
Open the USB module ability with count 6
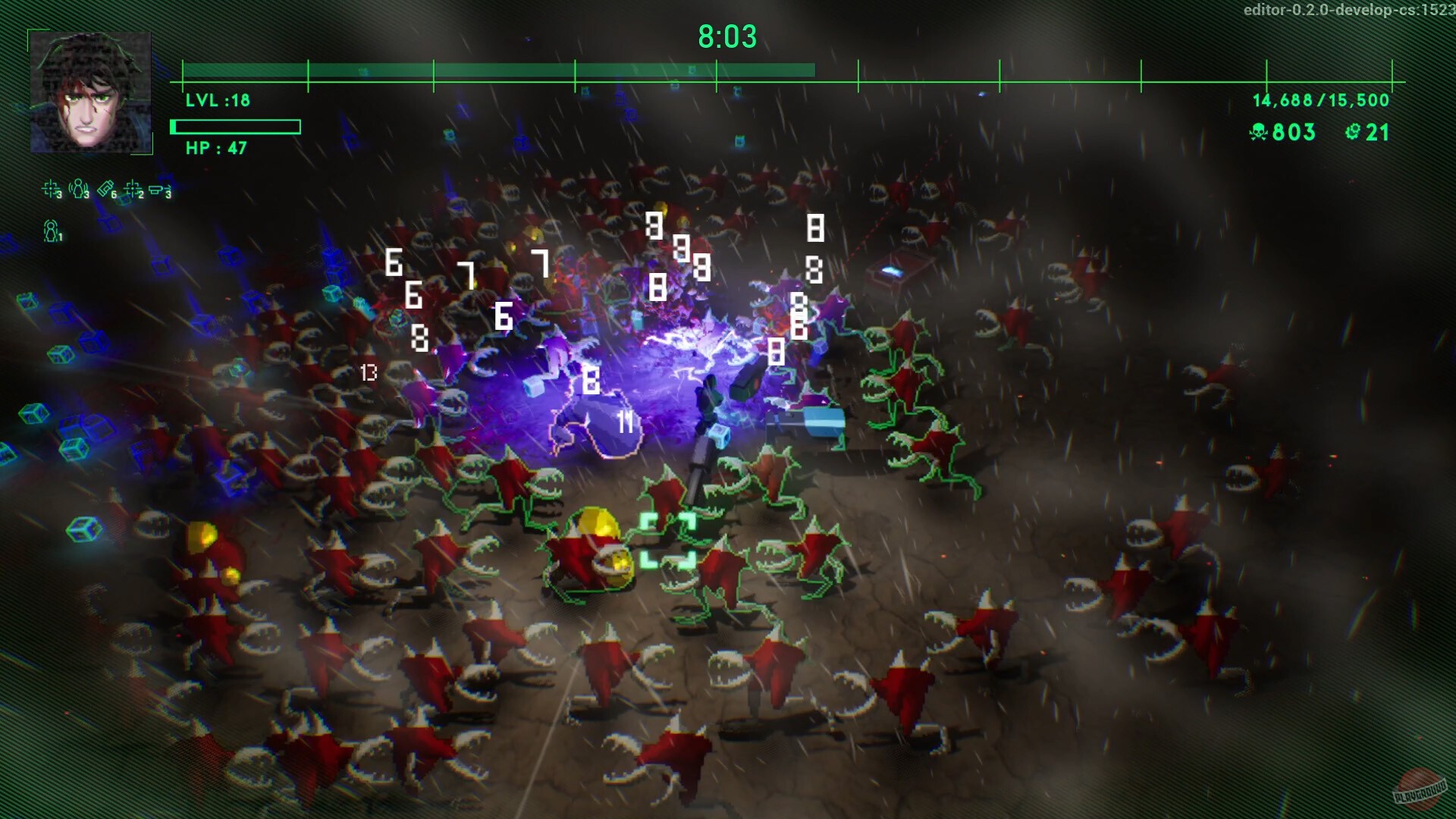click(x=106, y=187)
